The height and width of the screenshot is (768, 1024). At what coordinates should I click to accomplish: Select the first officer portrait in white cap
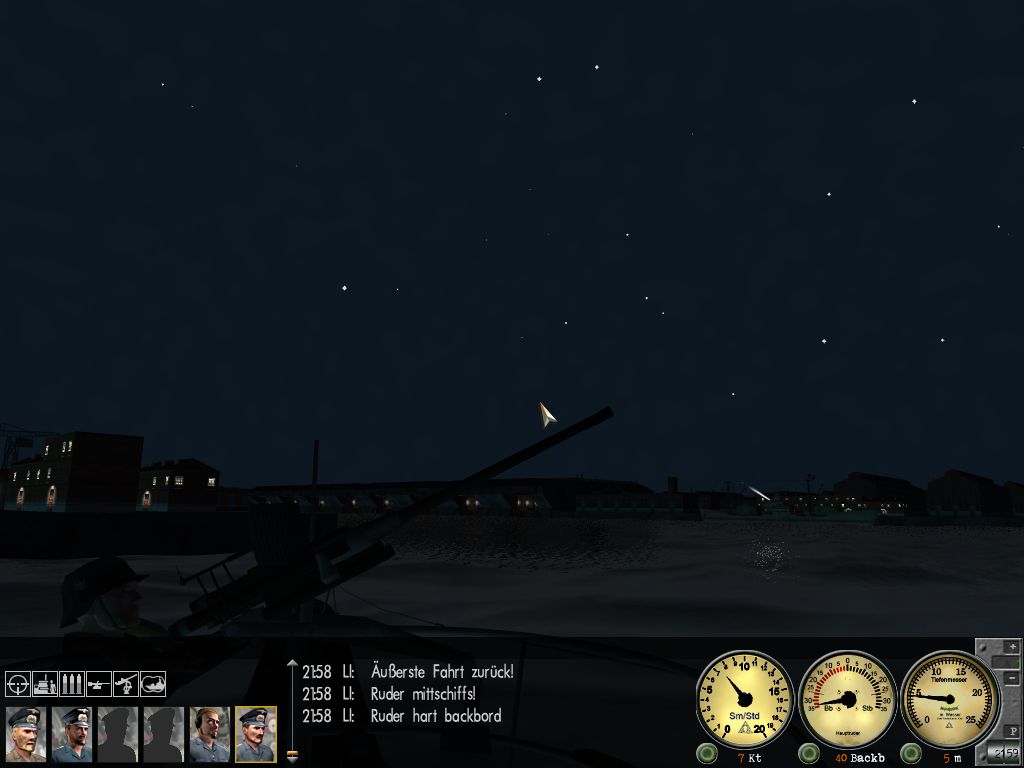[x=26, y=735]
